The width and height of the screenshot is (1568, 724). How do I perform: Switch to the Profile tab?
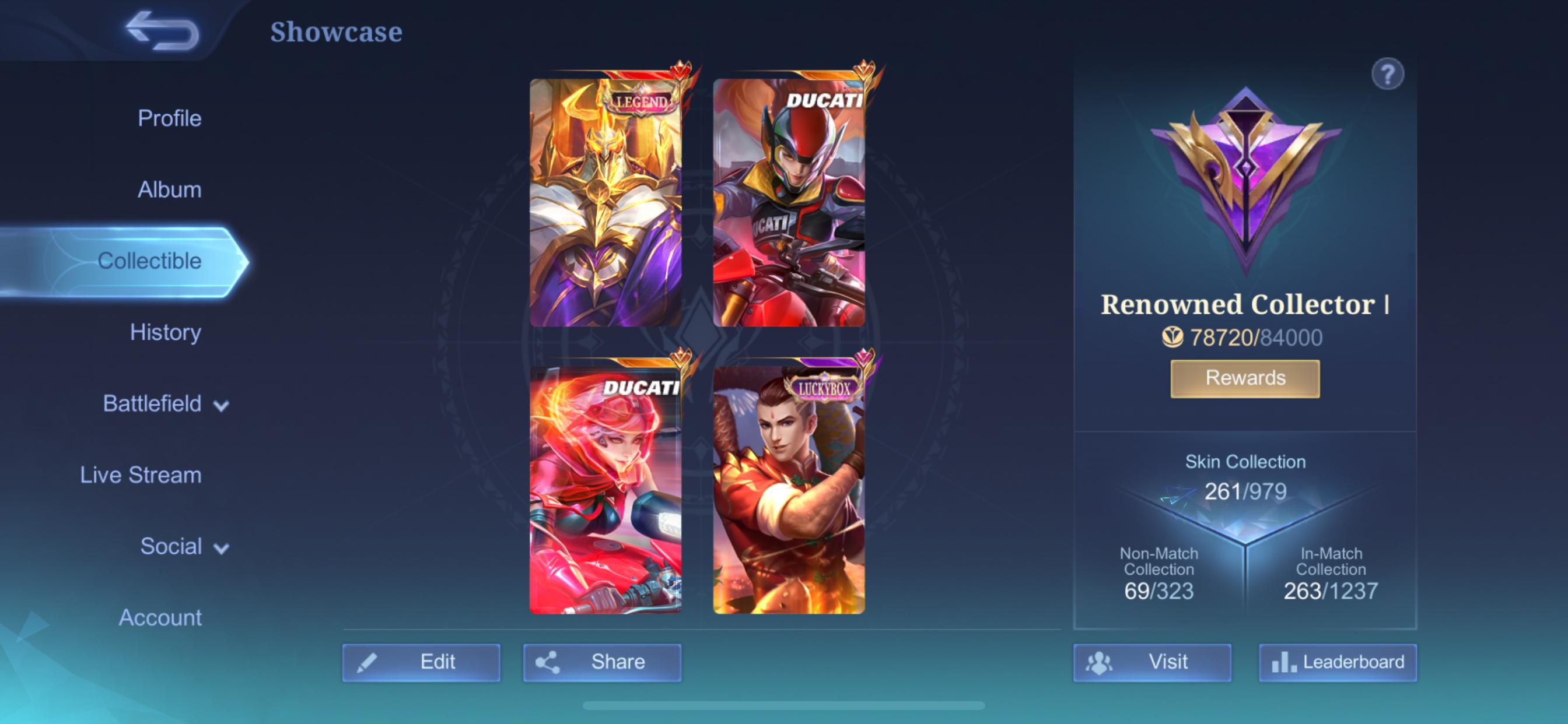(x=169, y=118)
